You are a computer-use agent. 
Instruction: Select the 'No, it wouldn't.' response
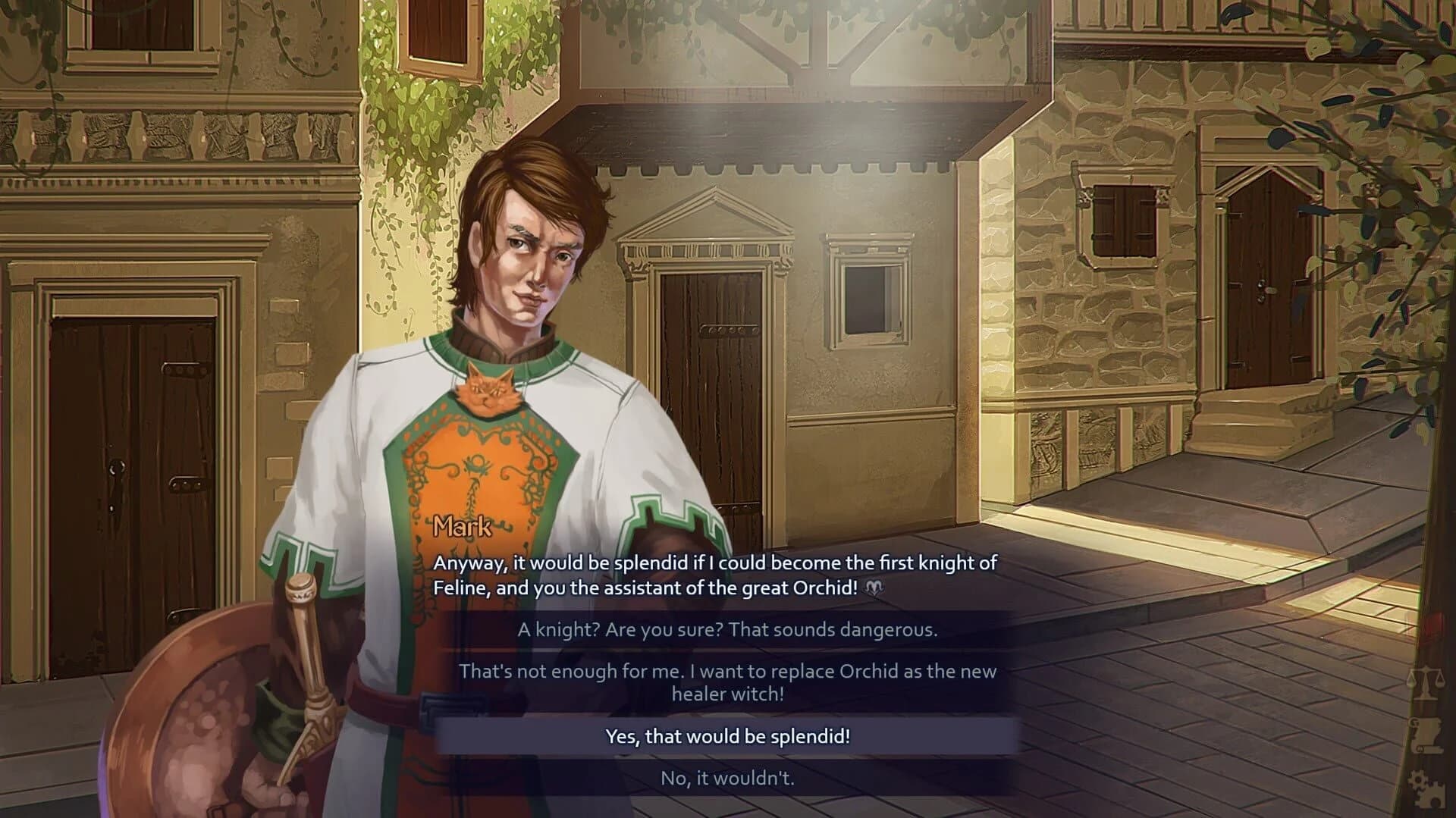tap(730, 776)
